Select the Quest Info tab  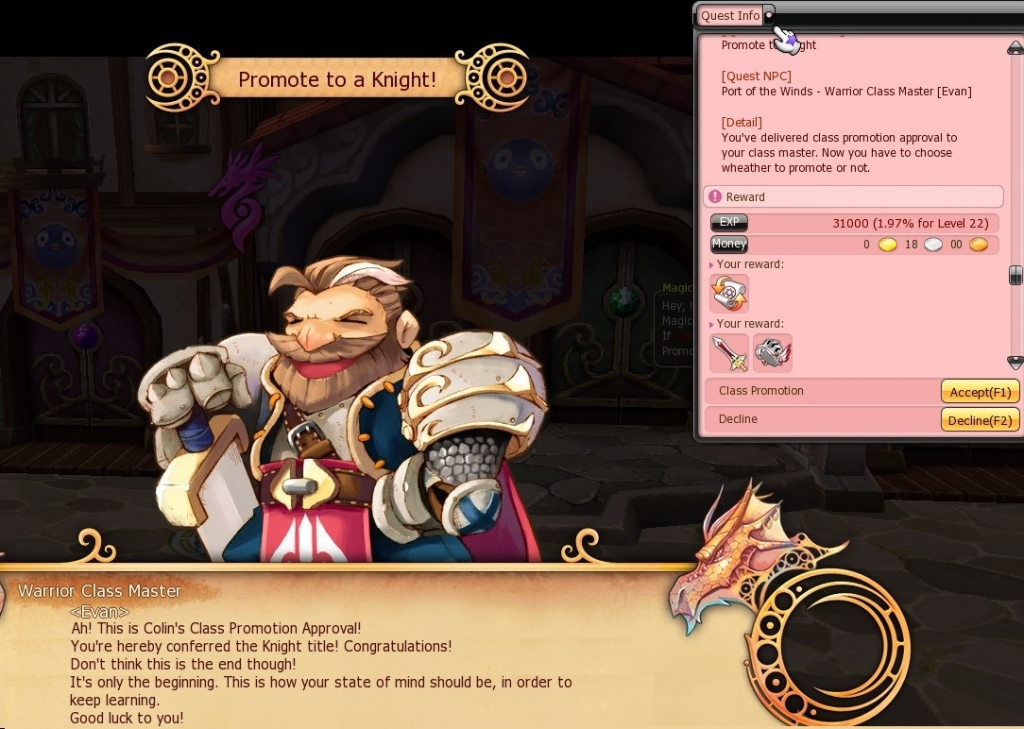click(x=730, y=16)
